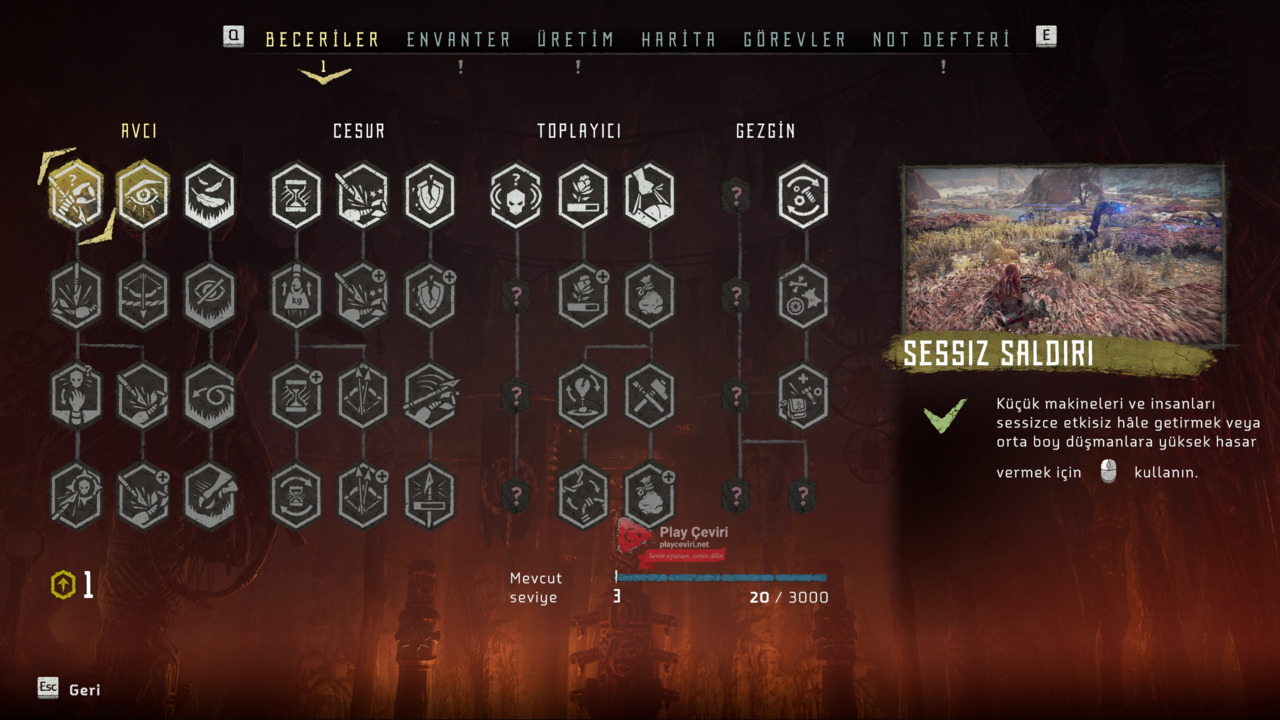Select the pouch with plus skill in Gezgin
Image resolution: width=1280 pixels, height=720 pixels.
tap(803, 396)
